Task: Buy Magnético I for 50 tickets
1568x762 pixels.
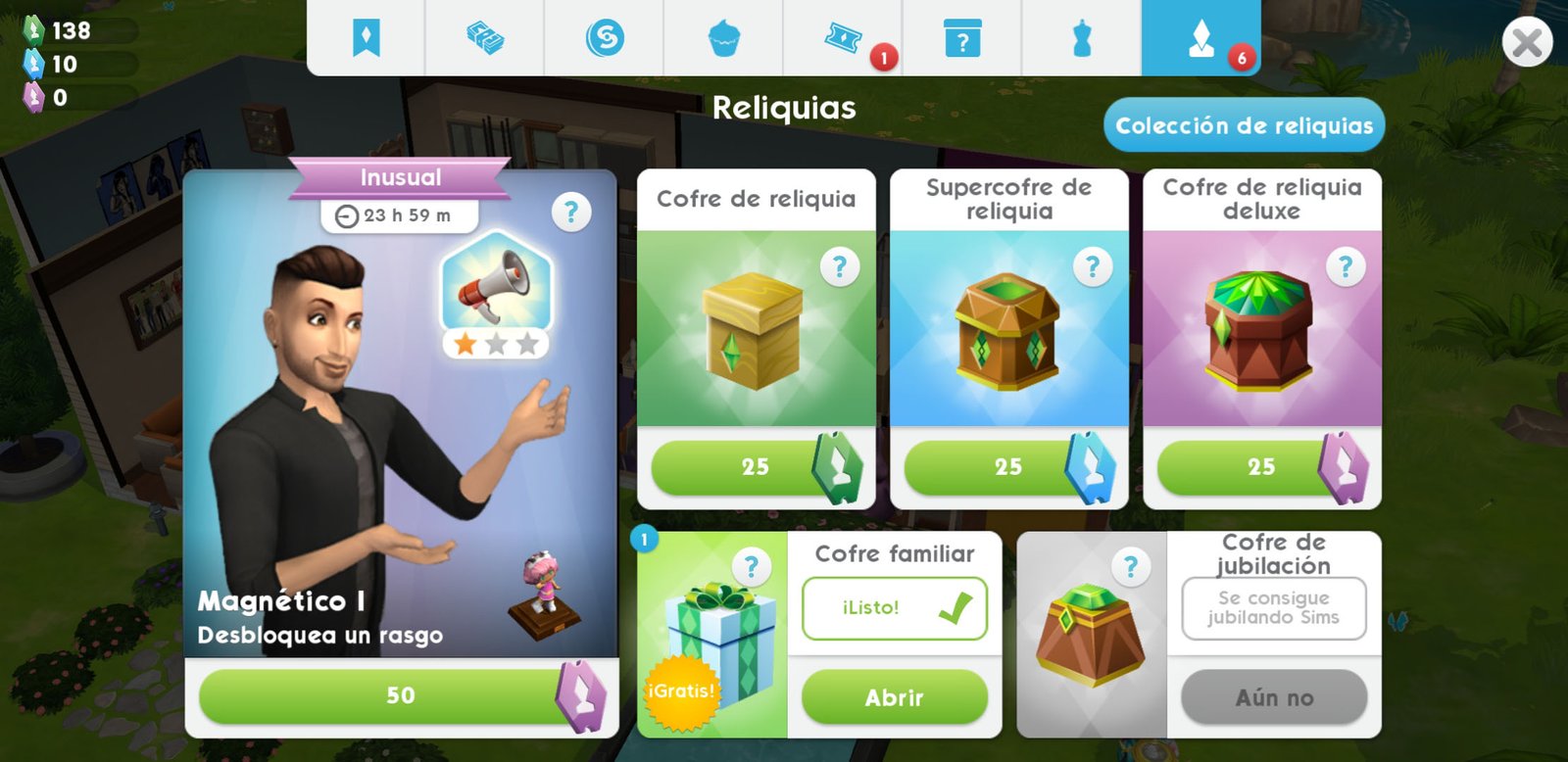Action: tap(400, 695)
